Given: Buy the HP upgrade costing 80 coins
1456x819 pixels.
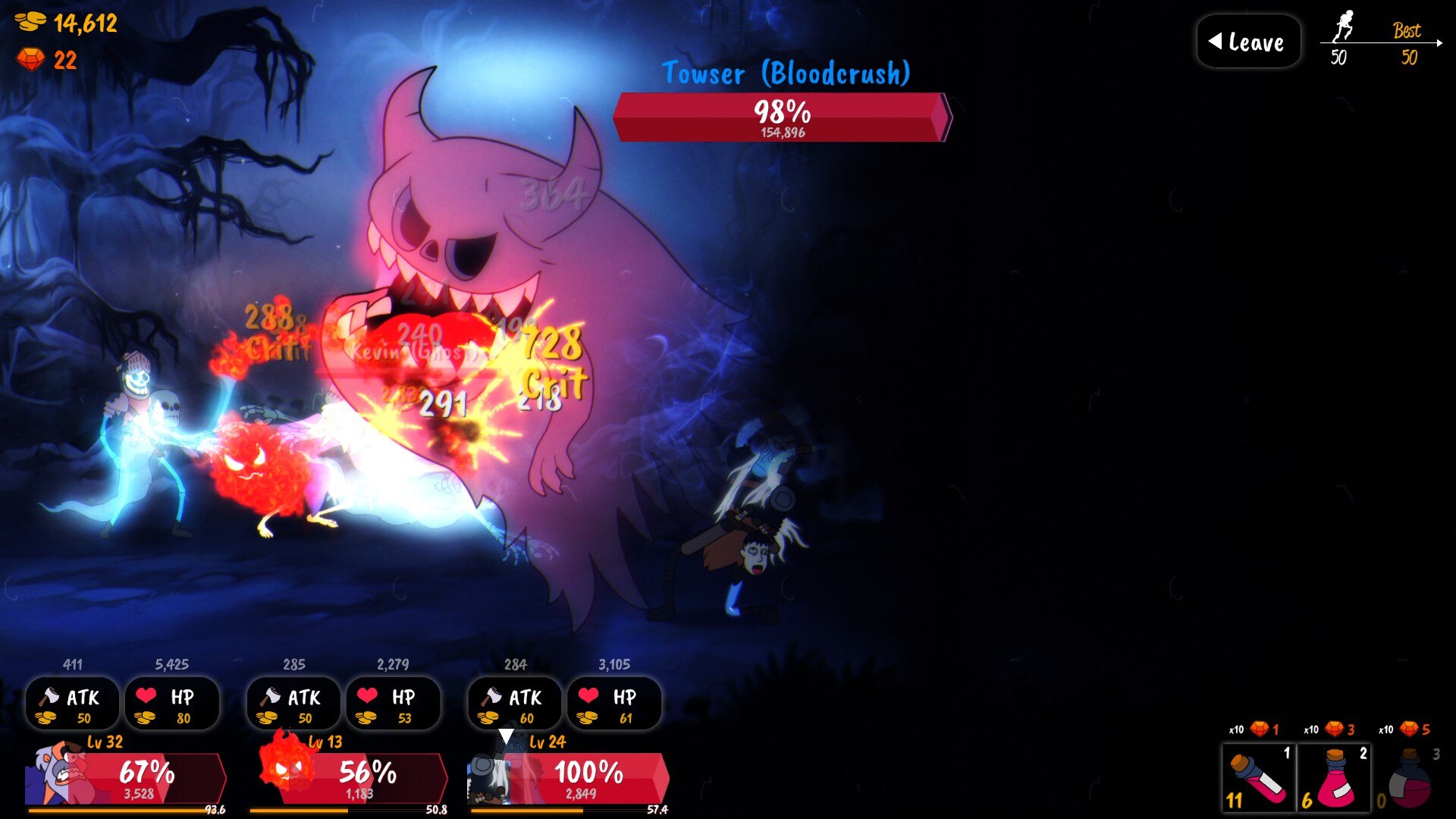Looking at the screenshot, I should pos(172,704).
